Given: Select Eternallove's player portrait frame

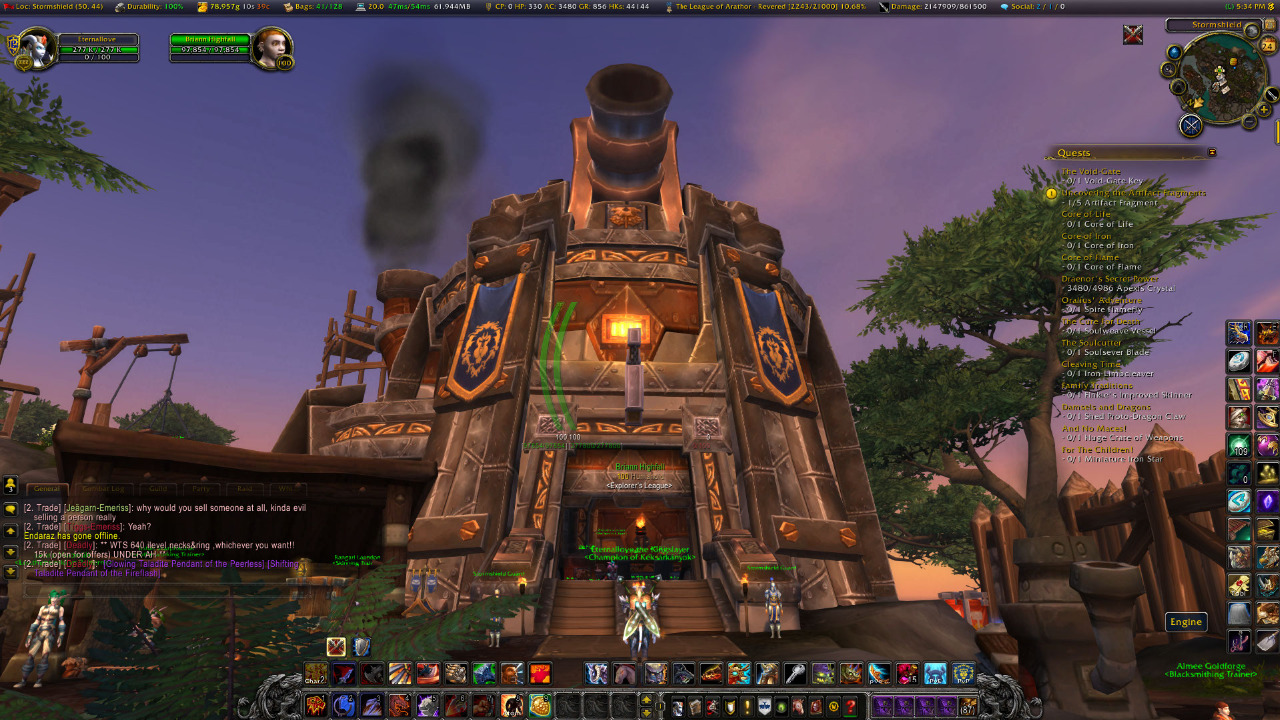Looking at the screenshot, I should [37, 50].
